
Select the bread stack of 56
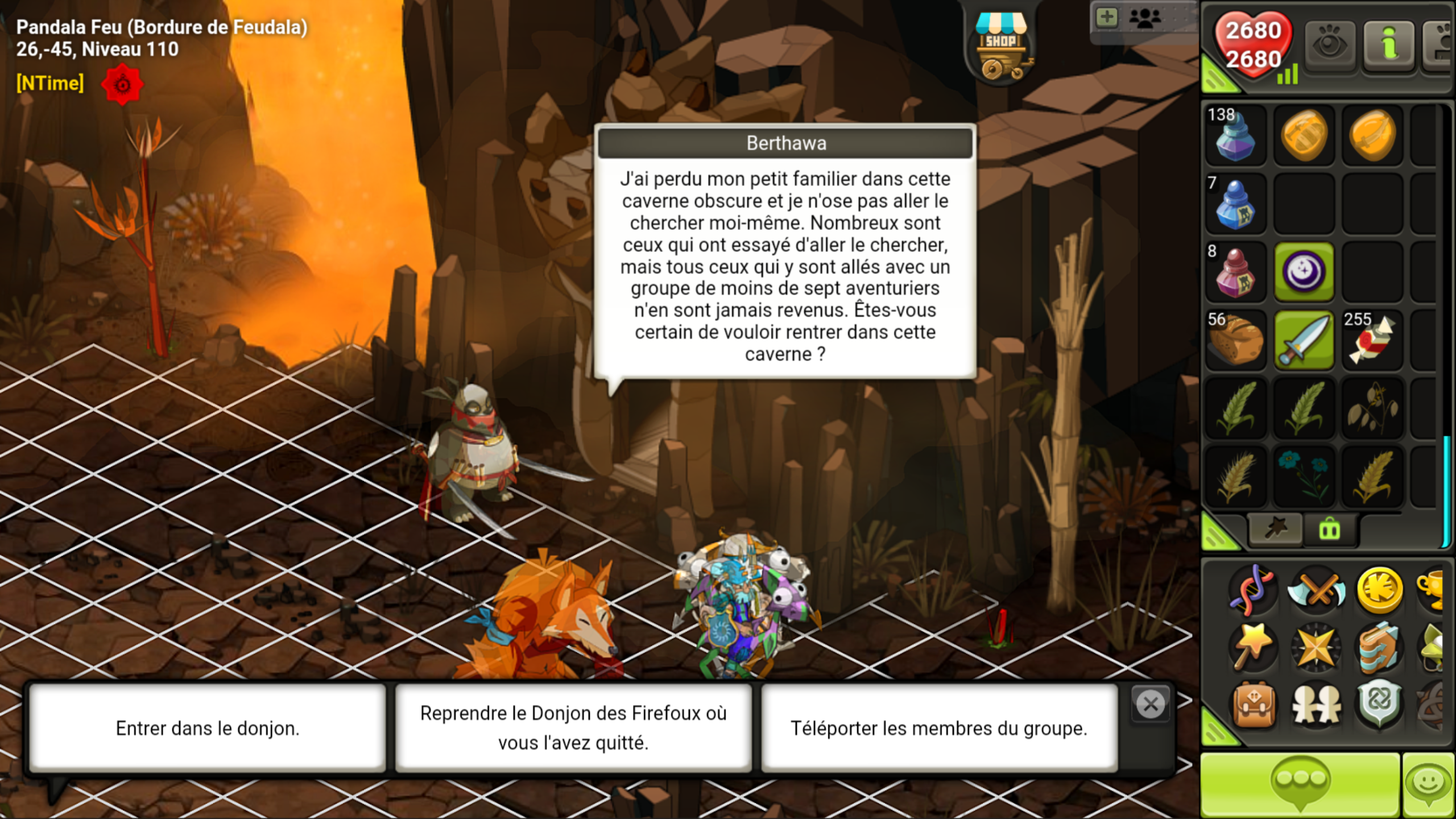[x=1235, y=340]
